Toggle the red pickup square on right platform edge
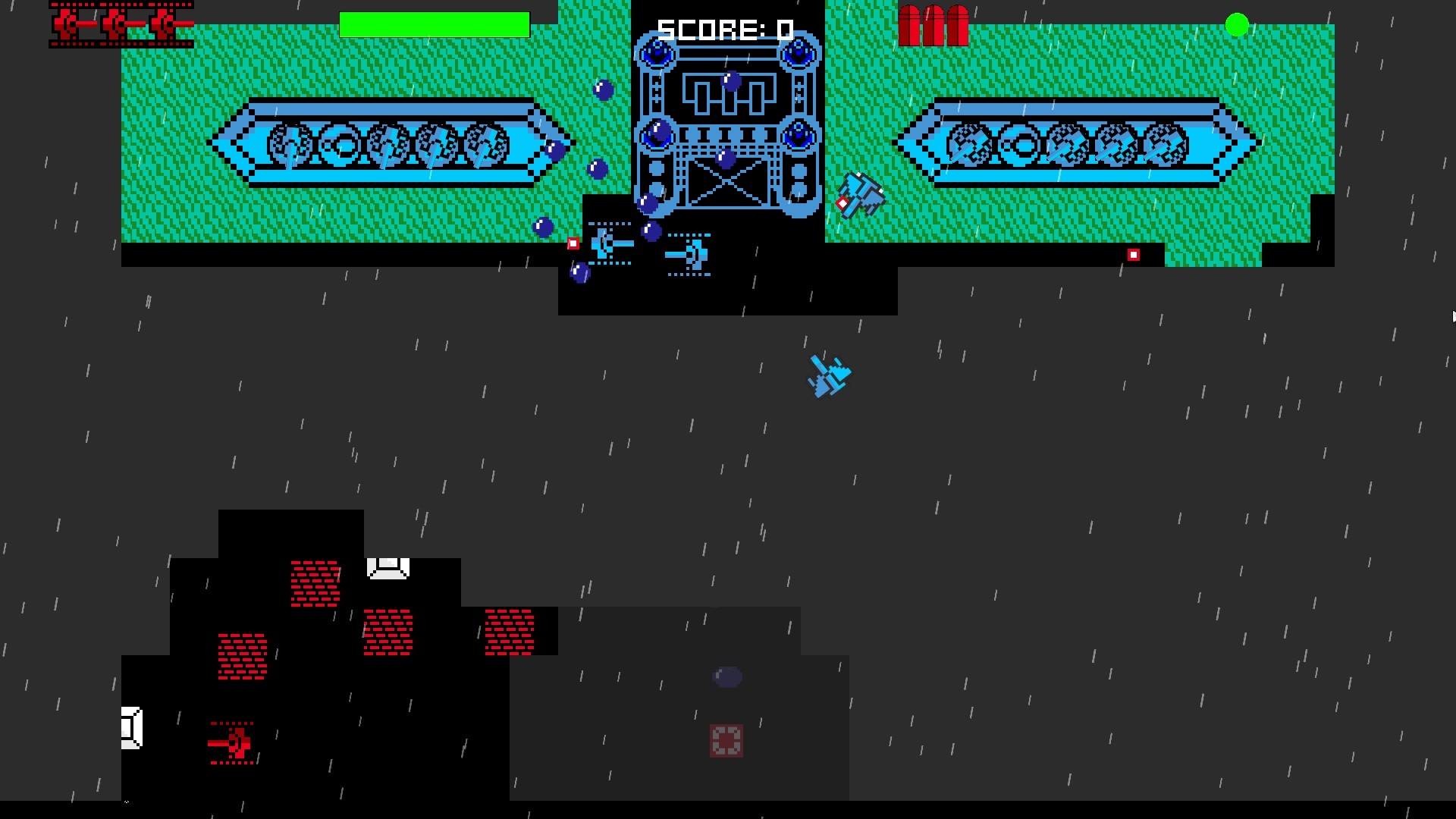 click(1134, 255)
